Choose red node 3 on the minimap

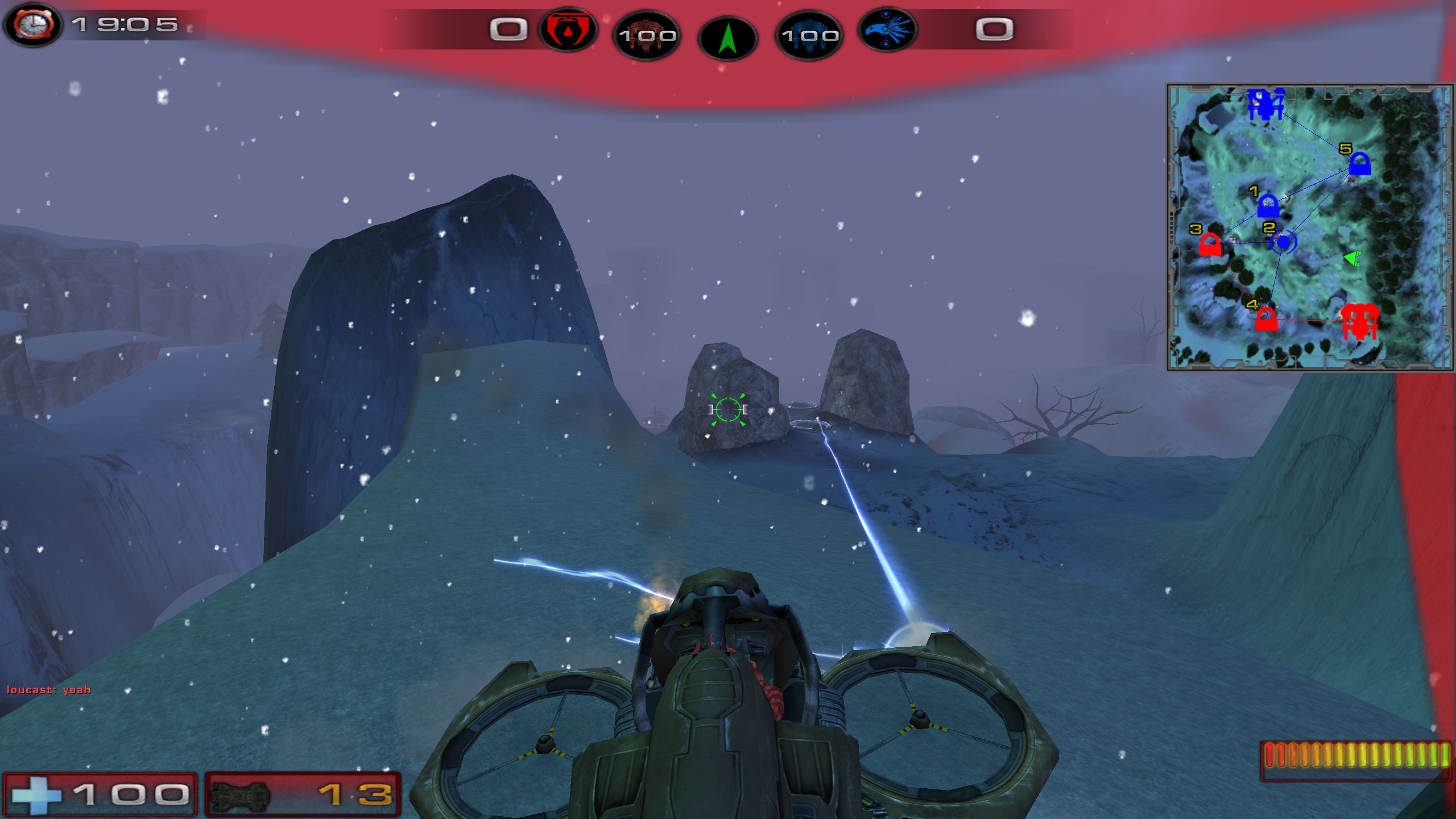pyautogui.click(x=1210, y=245)
